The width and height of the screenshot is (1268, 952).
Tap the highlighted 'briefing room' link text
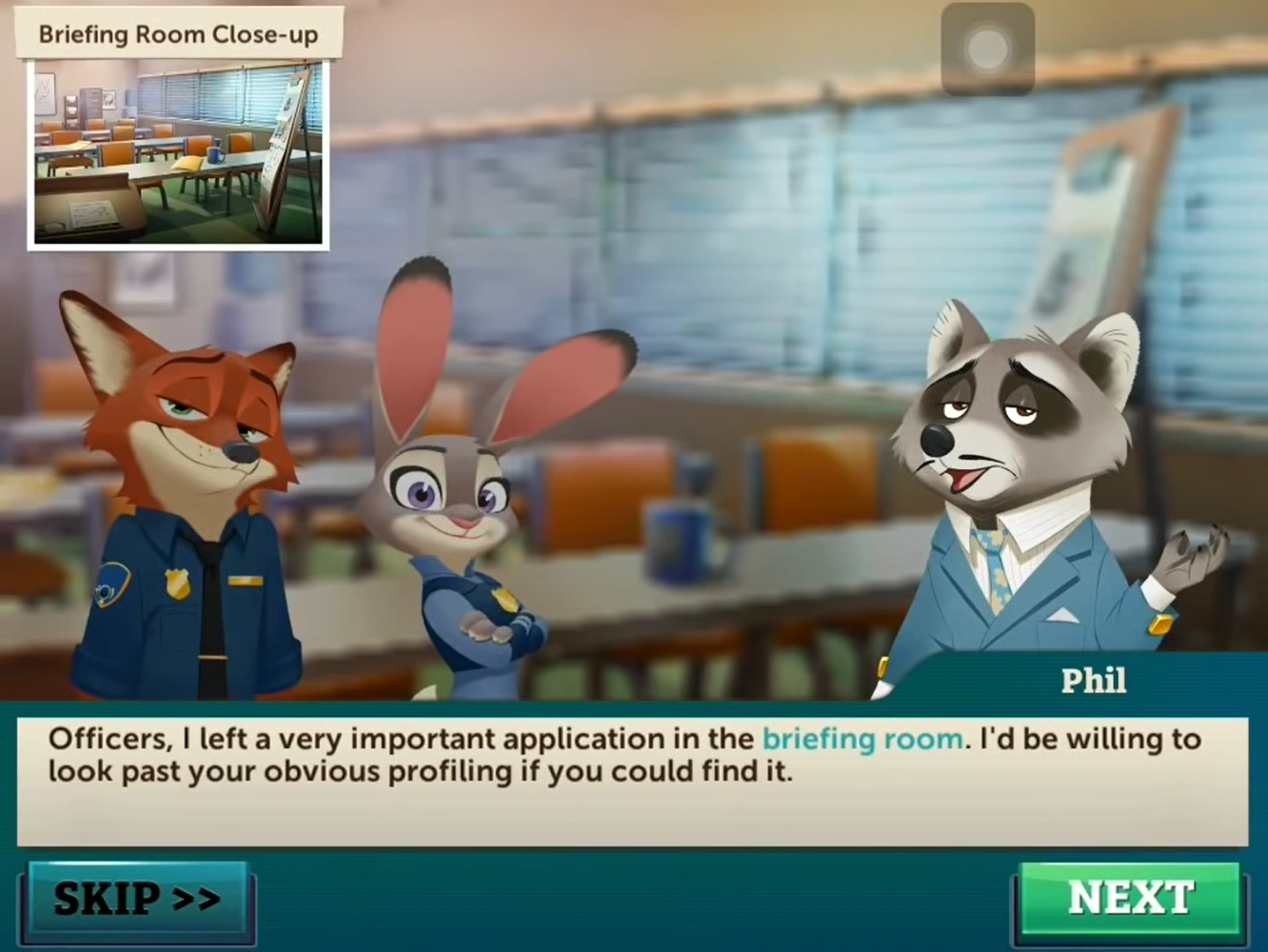pyautogui.click(x=861, y=739)
